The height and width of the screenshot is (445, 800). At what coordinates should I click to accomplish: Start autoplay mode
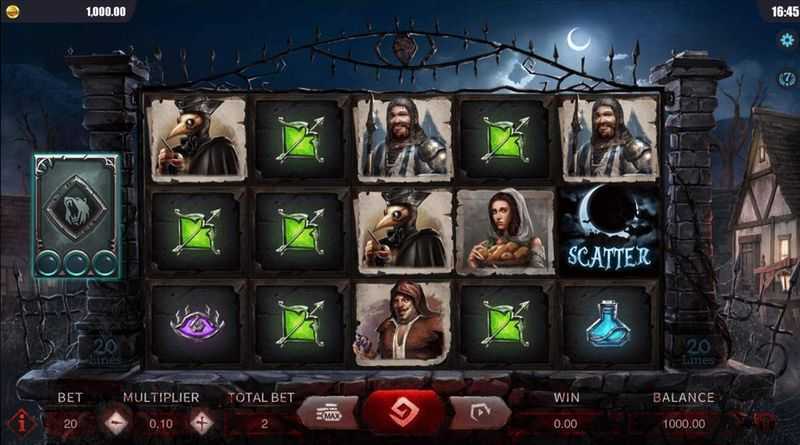click(x=477, y=414)
